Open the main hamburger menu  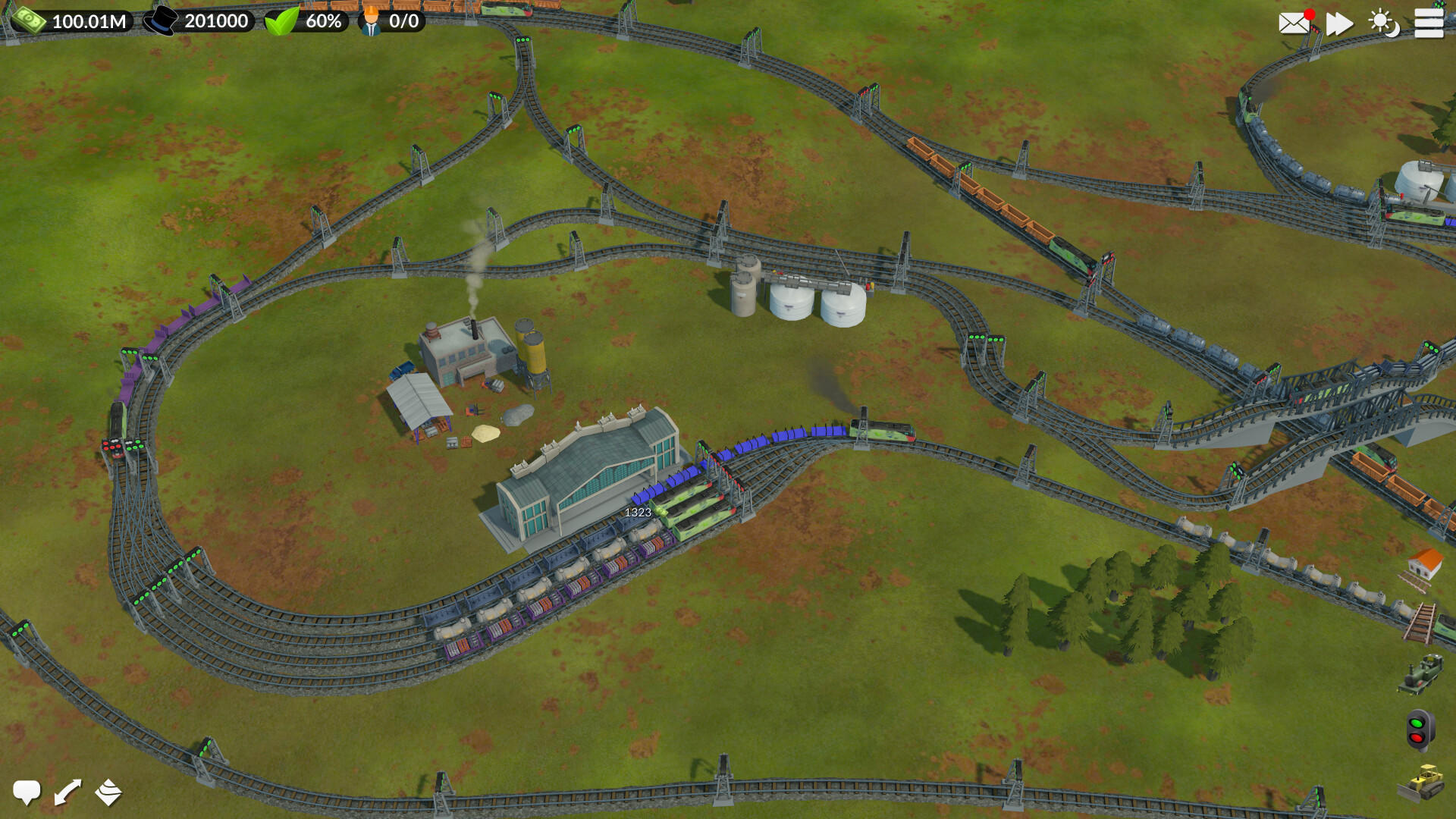(1429, 24)
